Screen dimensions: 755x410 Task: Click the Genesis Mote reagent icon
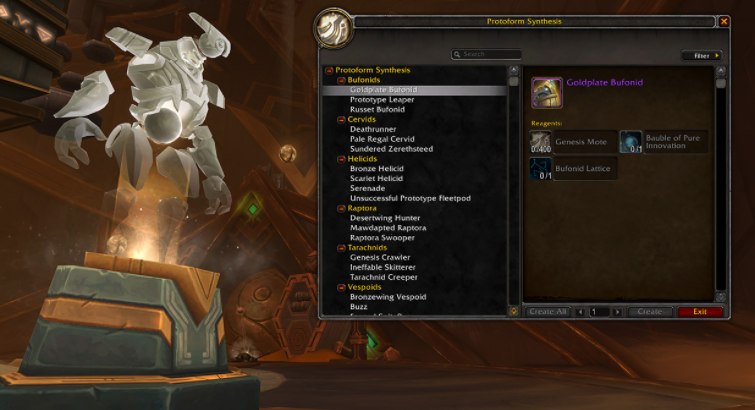point(540,142)
